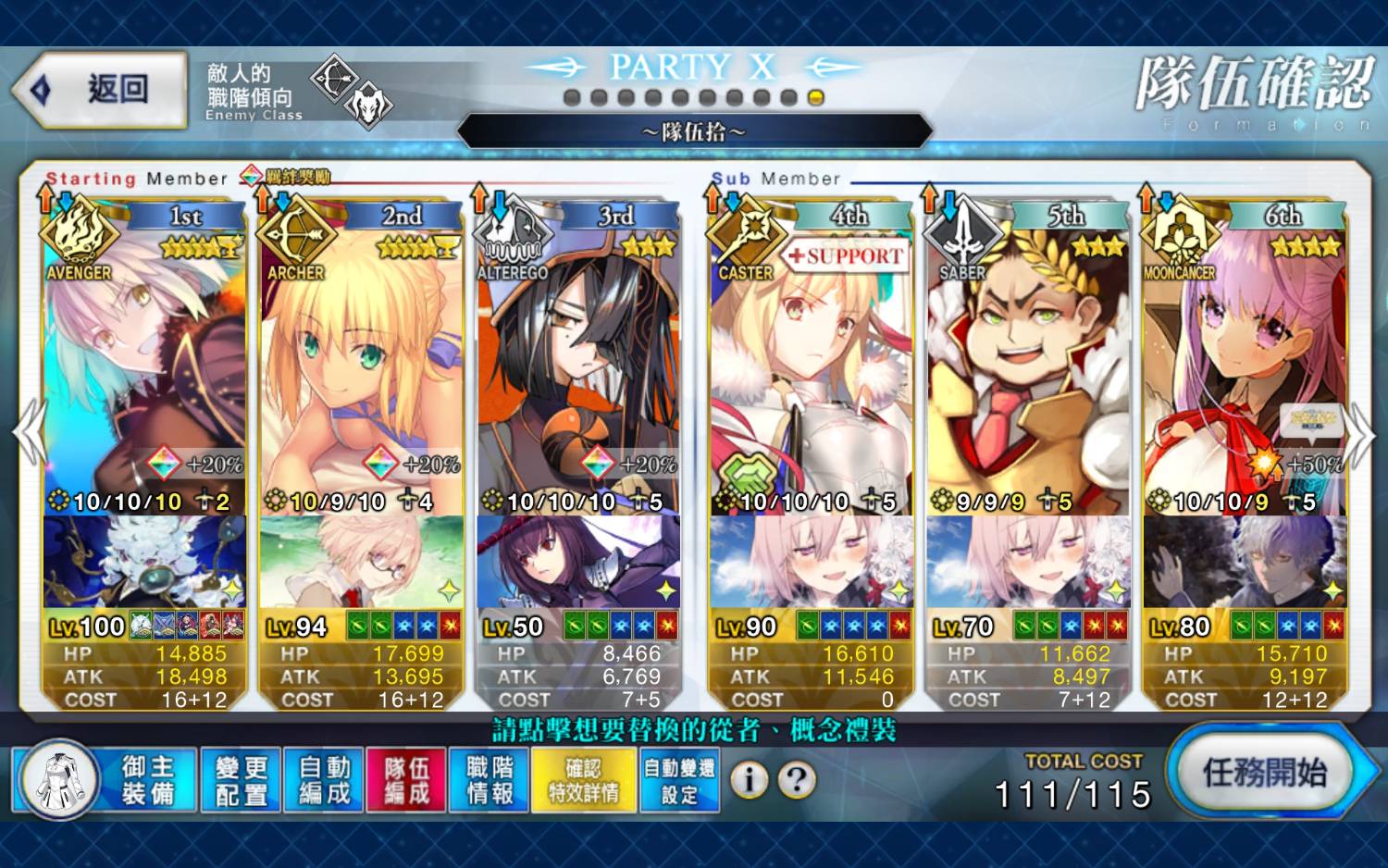Show 職階情報 class info
This screenshot has height=868, width=1388.
[x=490, y=780]
